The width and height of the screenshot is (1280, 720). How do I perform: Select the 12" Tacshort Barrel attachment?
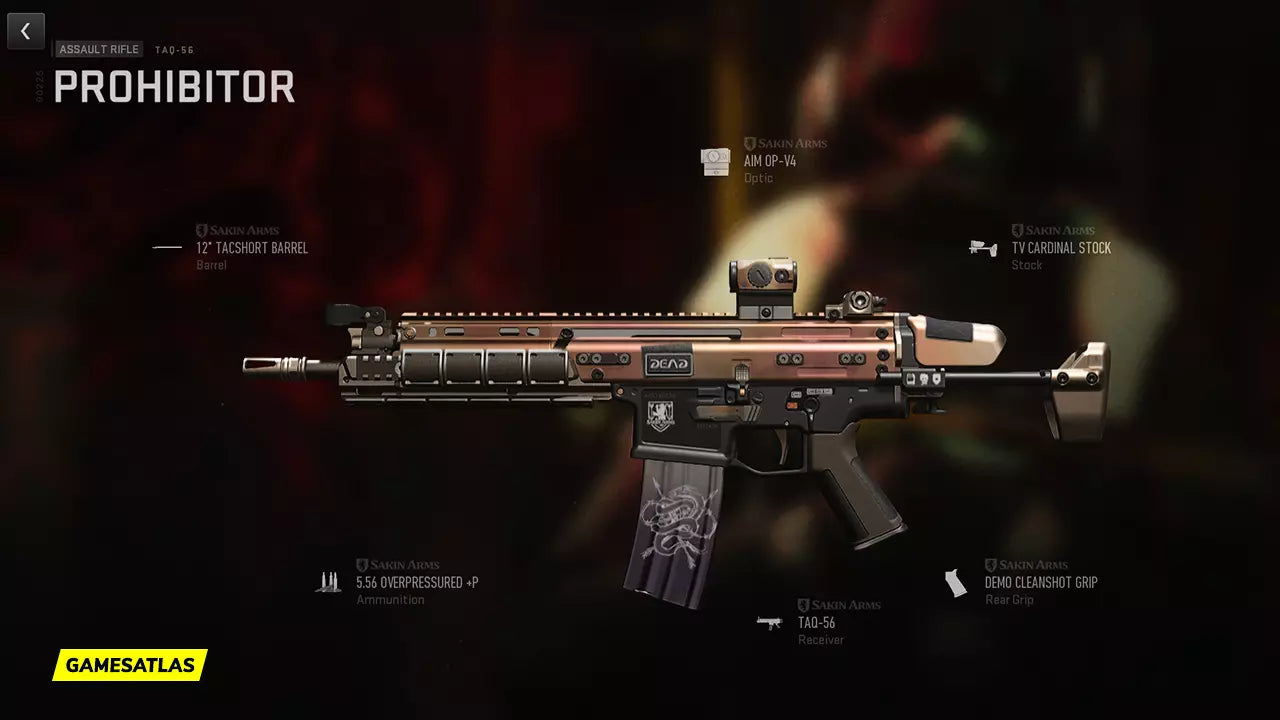(x=251, y=248)
